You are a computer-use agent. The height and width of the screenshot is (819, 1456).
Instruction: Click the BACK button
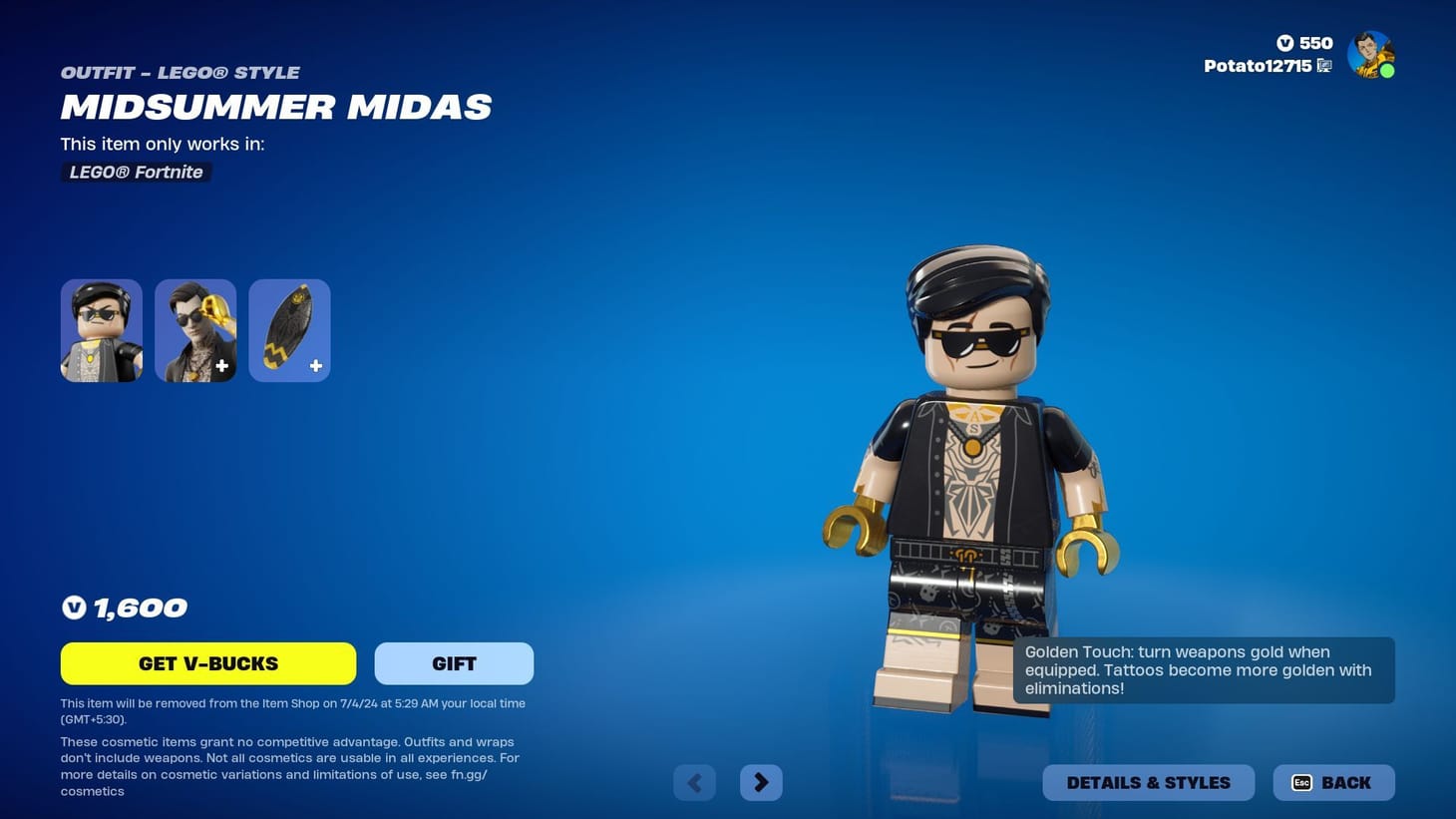click(1334, 782)
